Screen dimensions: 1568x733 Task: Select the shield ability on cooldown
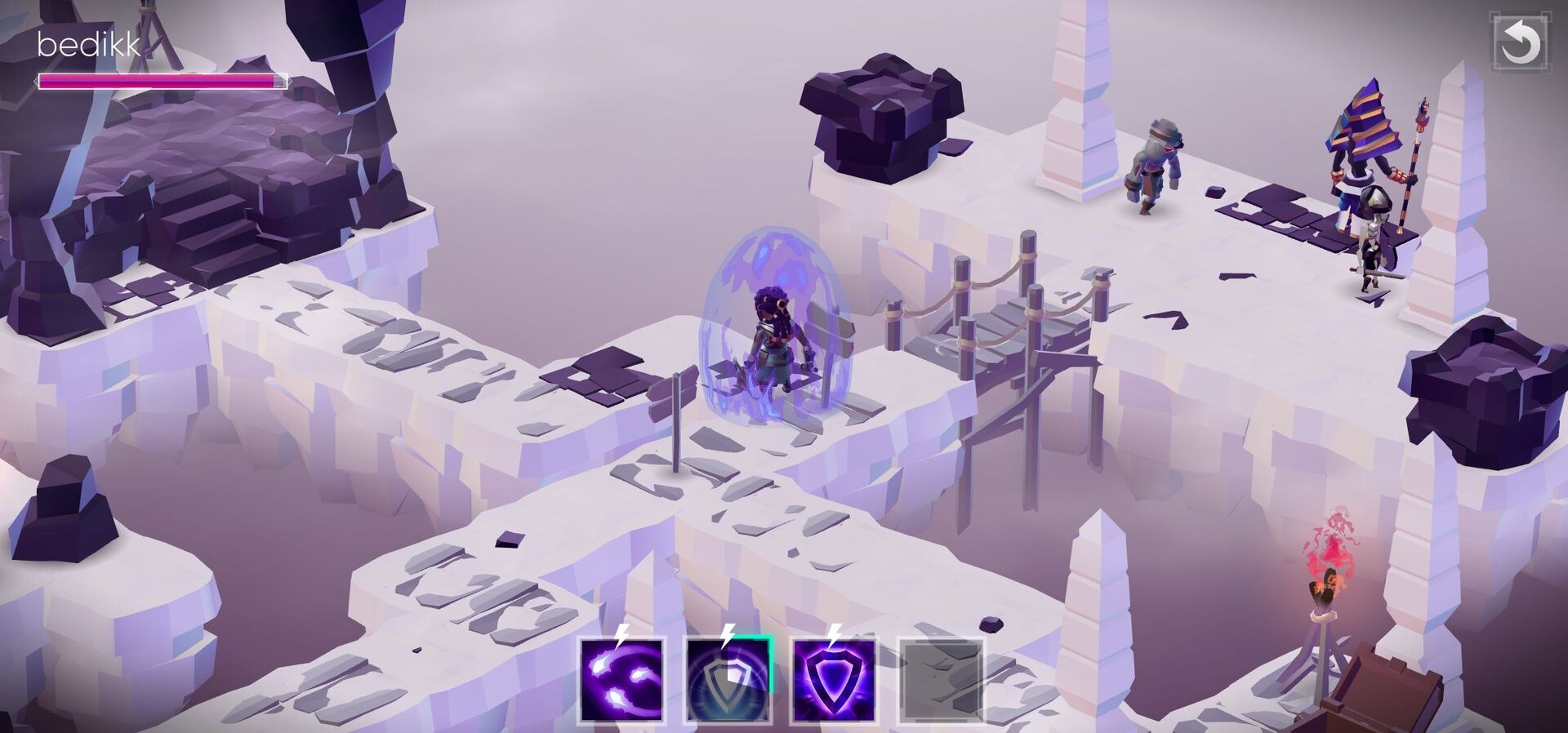pos(728,681)
